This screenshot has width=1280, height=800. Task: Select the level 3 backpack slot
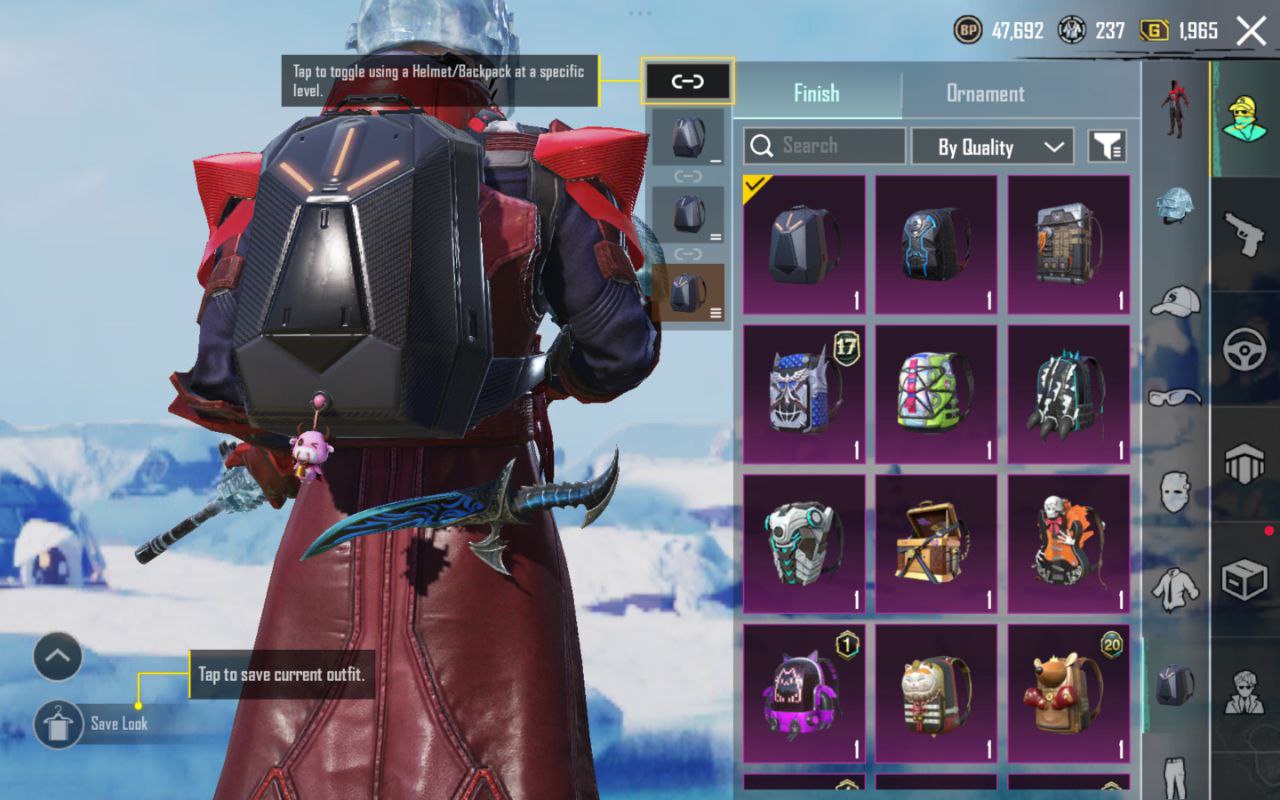(688, 294)
